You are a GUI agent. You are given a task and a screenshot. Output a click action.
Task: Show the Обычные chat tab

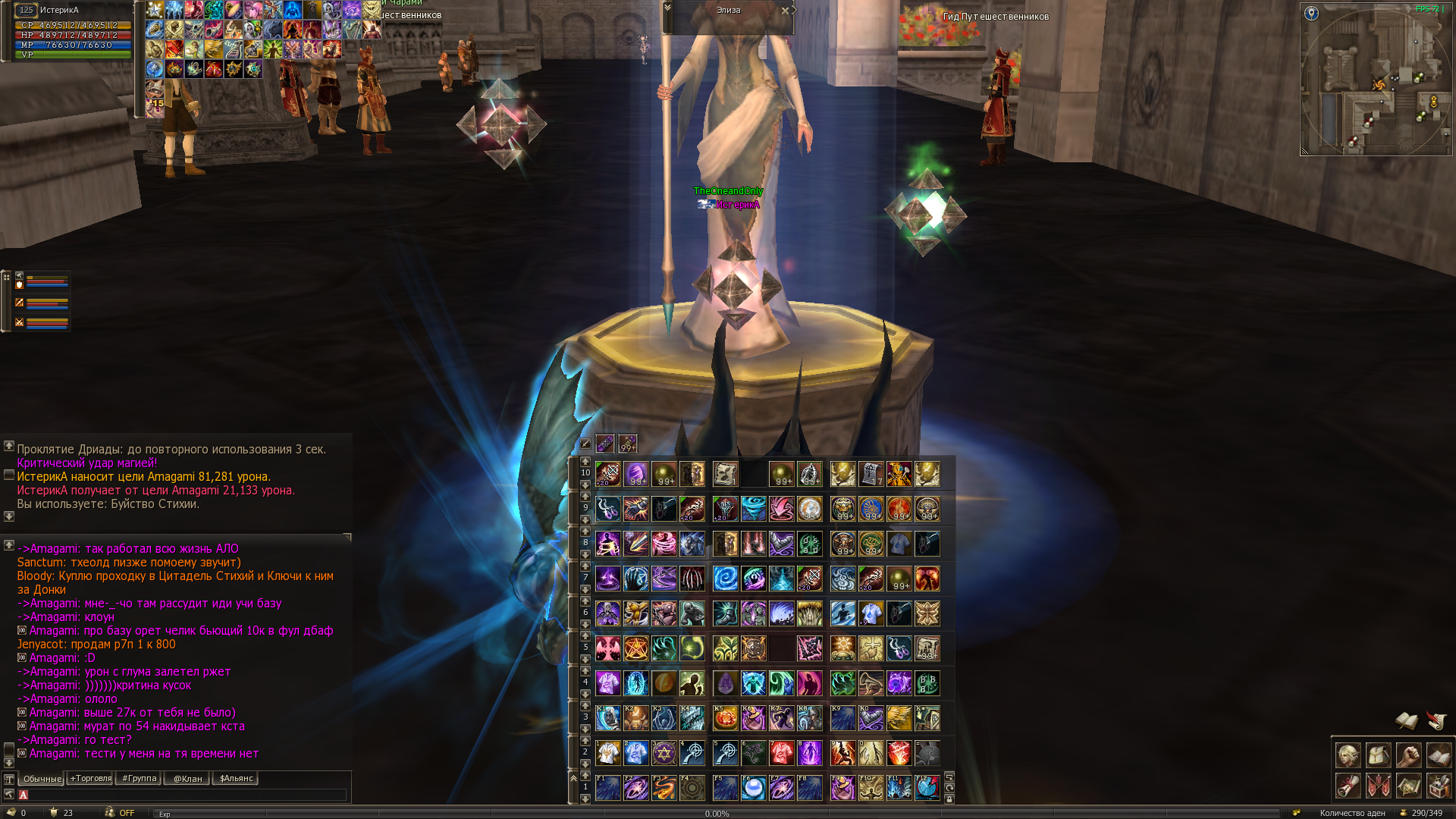pos(42,778)
